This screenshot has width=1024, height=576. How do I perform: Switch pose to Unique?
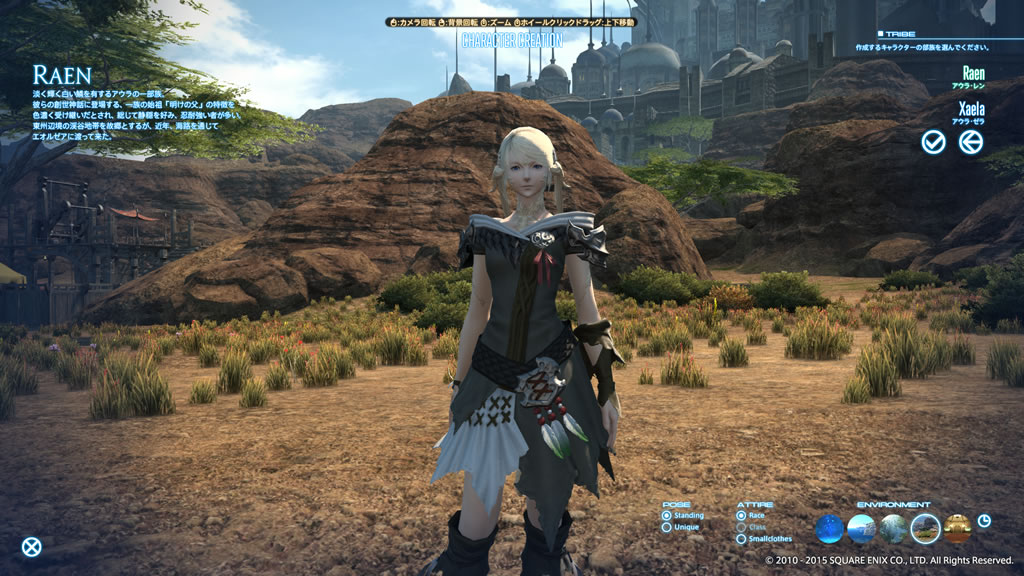click(x=667, y=527)
